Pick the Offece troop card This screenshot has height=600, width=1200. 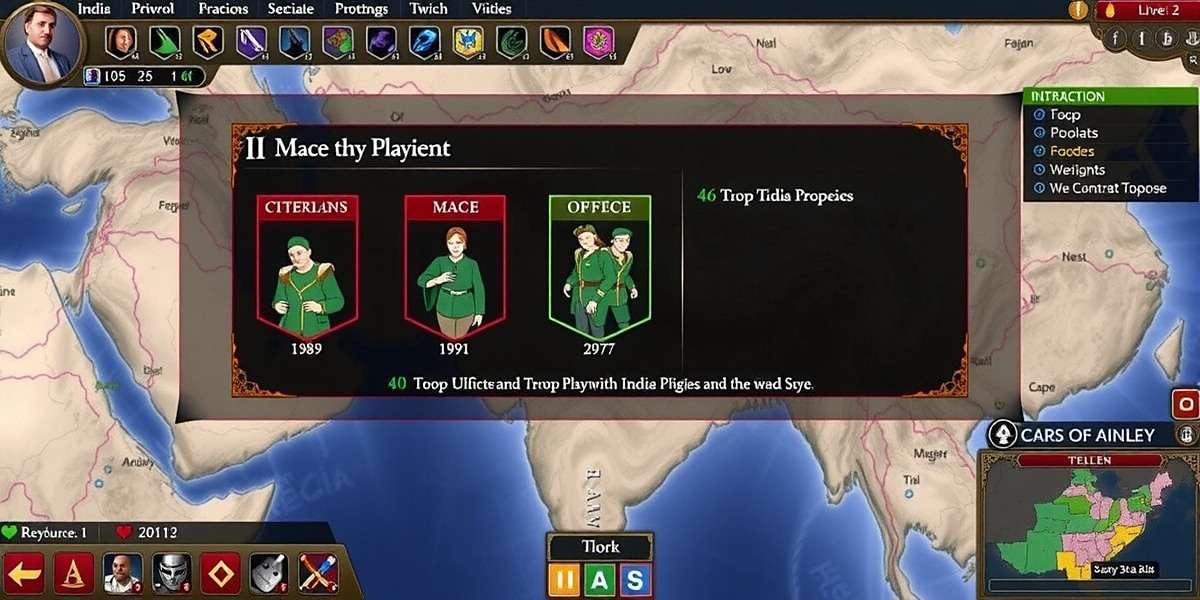600,265
